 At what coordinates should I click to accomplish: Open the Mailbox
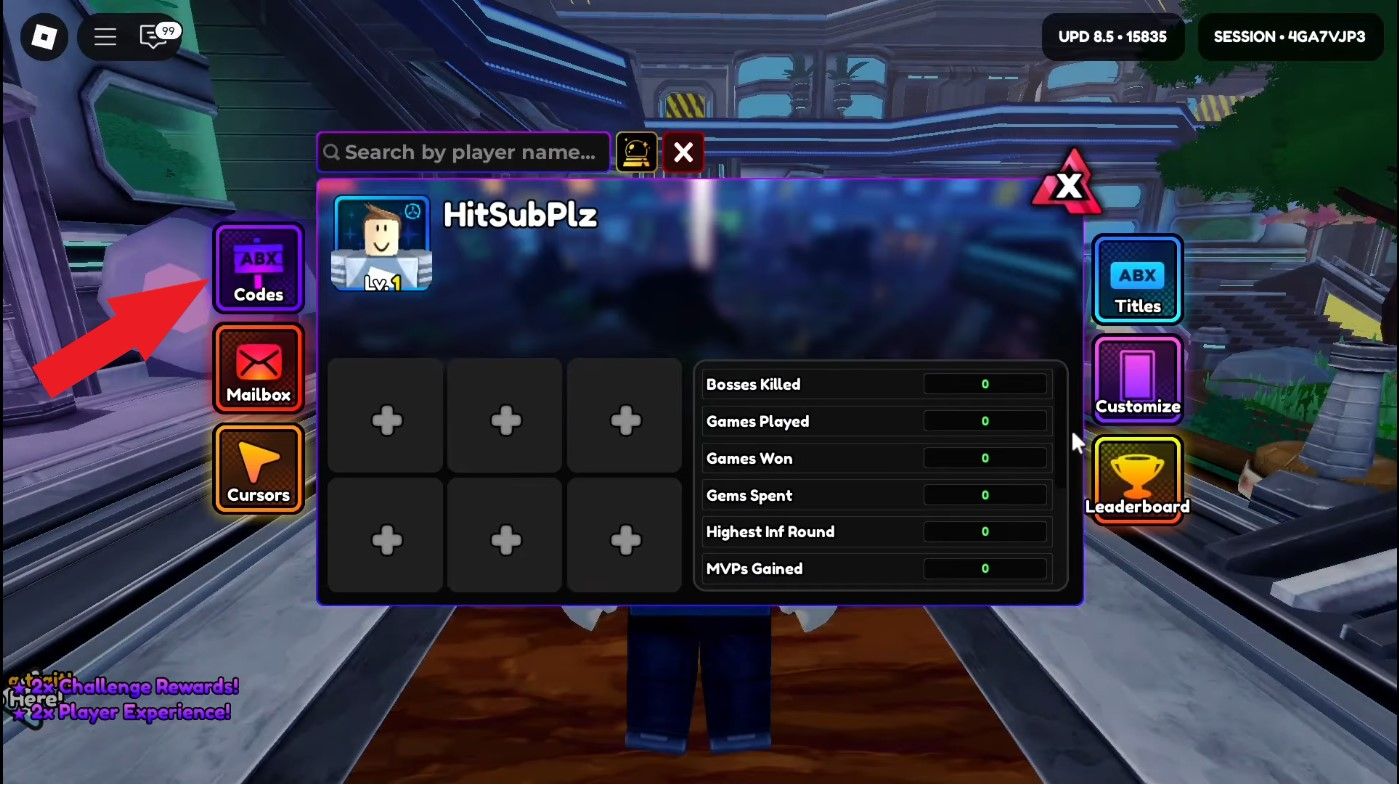[257, 368]
